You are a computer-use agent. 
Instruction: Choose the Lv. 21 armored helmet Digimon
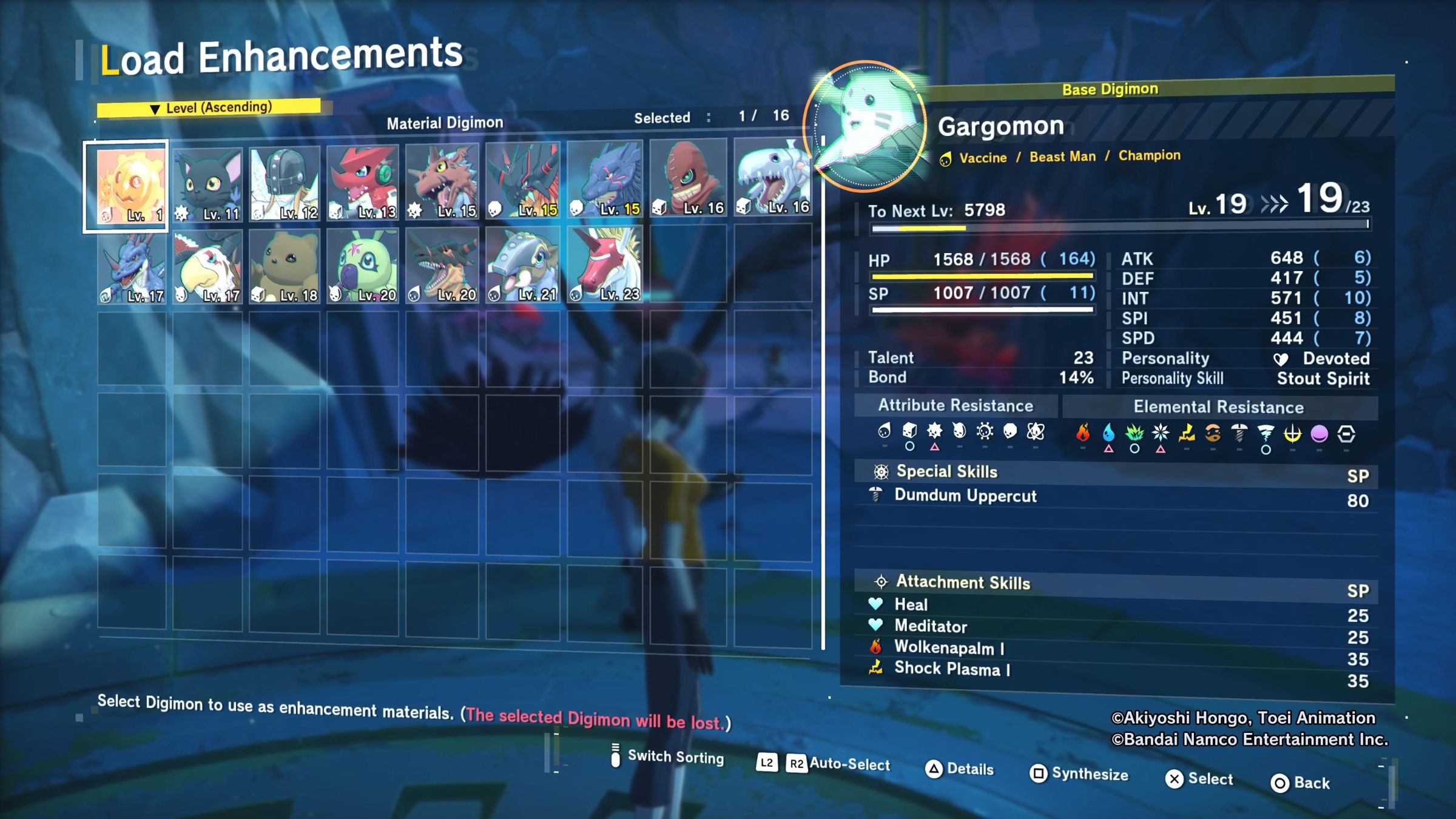[x=522, y=265]
